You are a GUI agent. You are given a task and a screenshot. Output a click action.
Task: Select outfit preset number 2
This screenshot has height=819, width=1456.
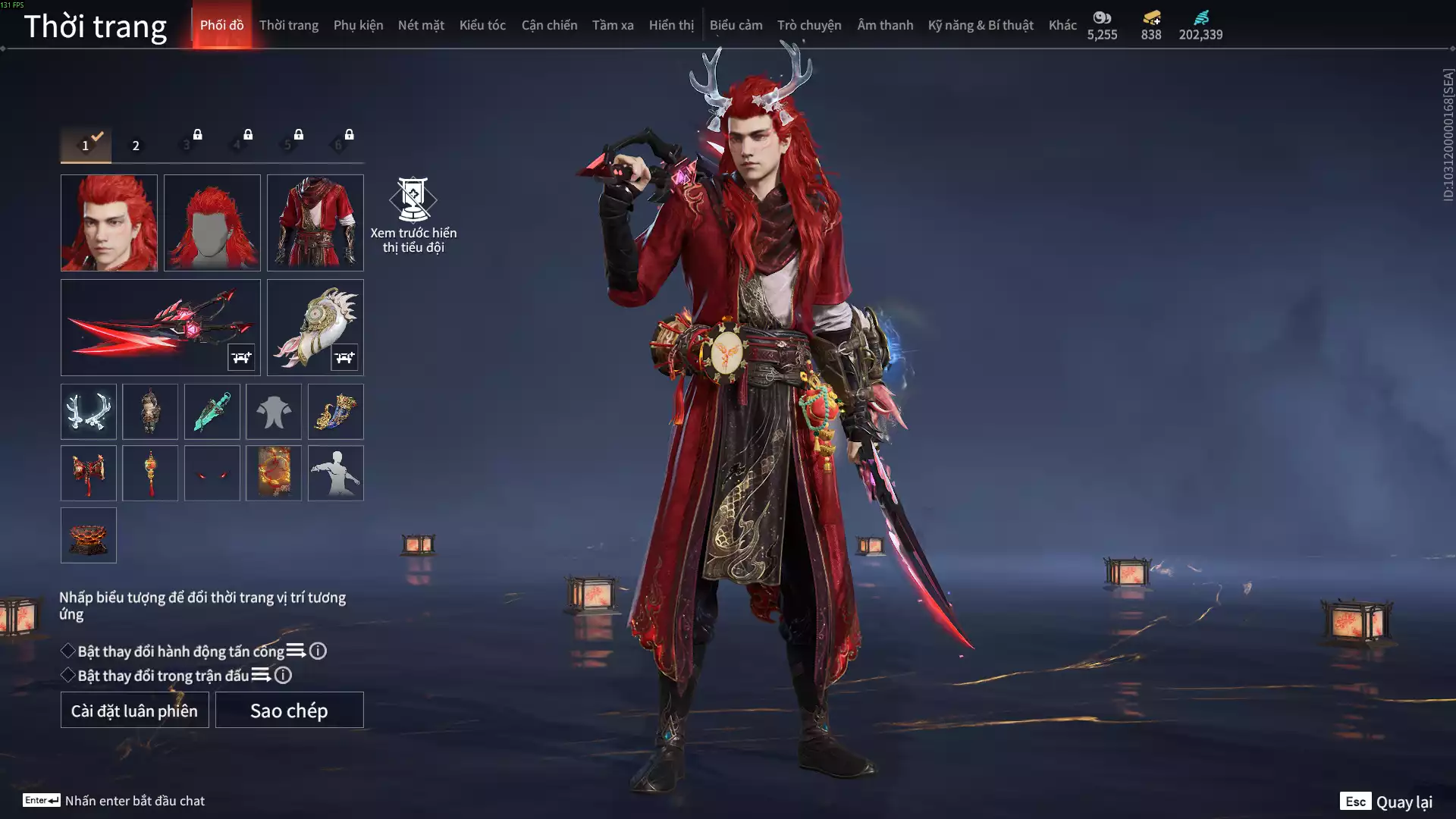point(136,146)
